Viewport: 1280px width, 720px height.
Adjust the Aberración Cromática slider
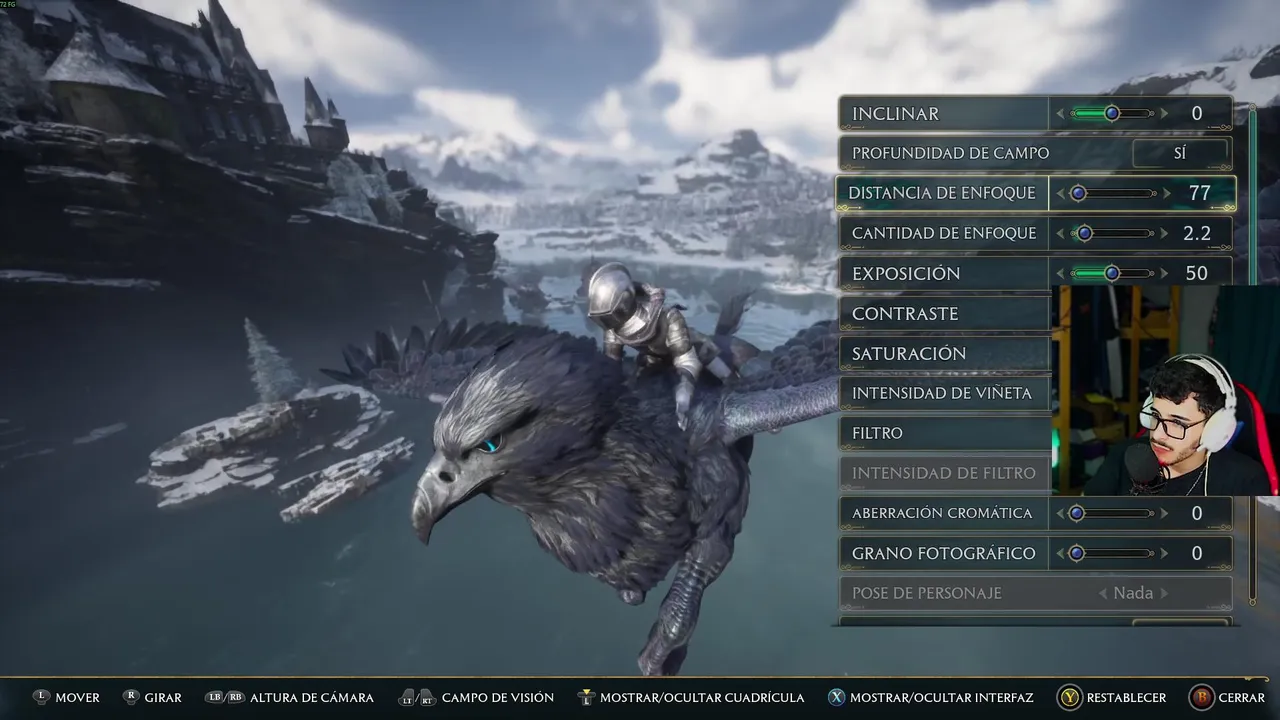[1077, 513]
